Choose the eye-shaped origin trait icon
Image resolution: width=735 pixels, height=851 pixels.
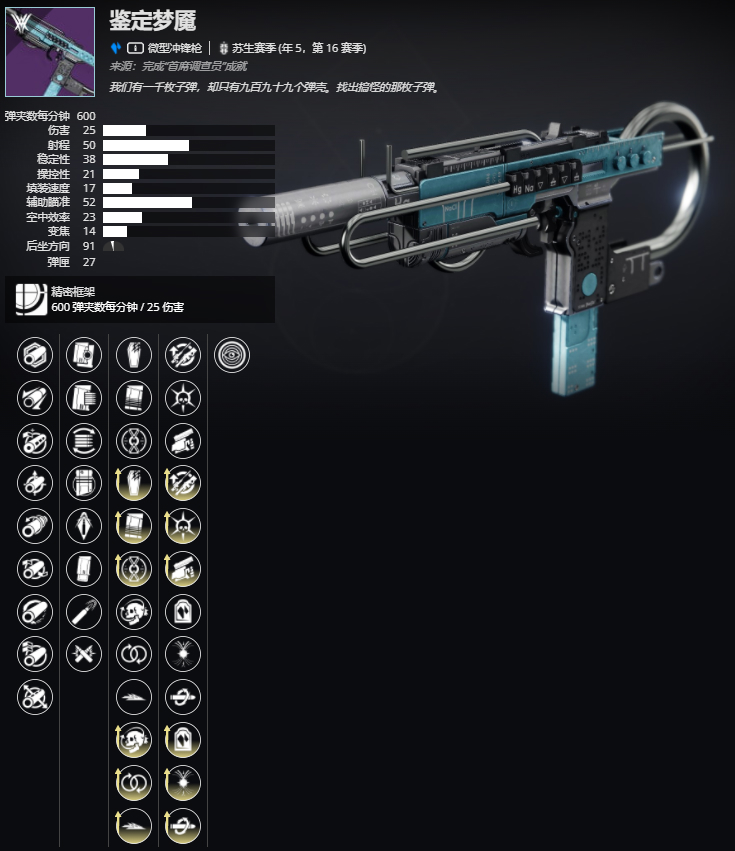pos(232,354)
